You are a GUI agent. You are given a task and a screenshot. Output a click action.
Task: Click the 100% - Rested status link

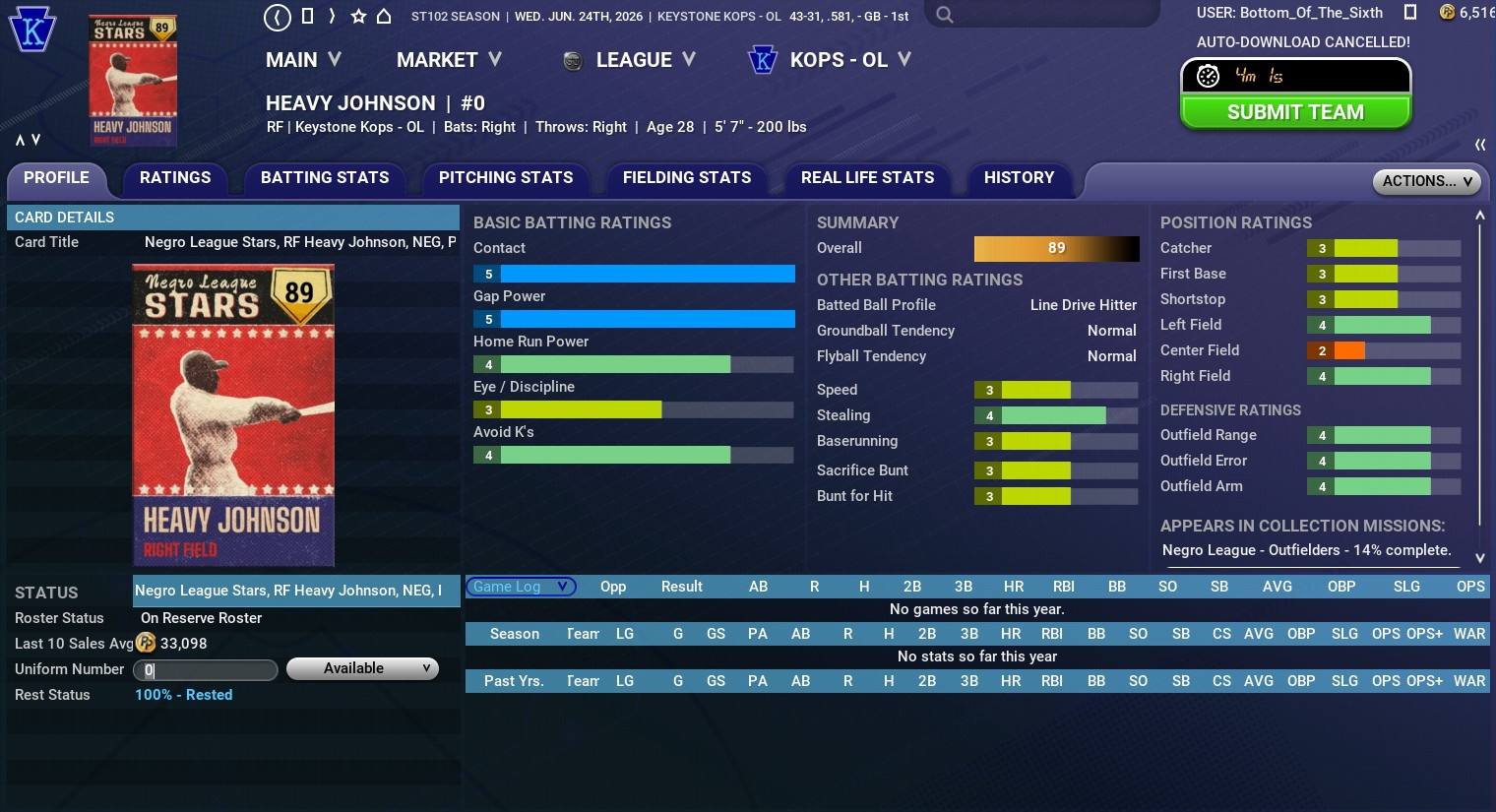coord(184,695)
